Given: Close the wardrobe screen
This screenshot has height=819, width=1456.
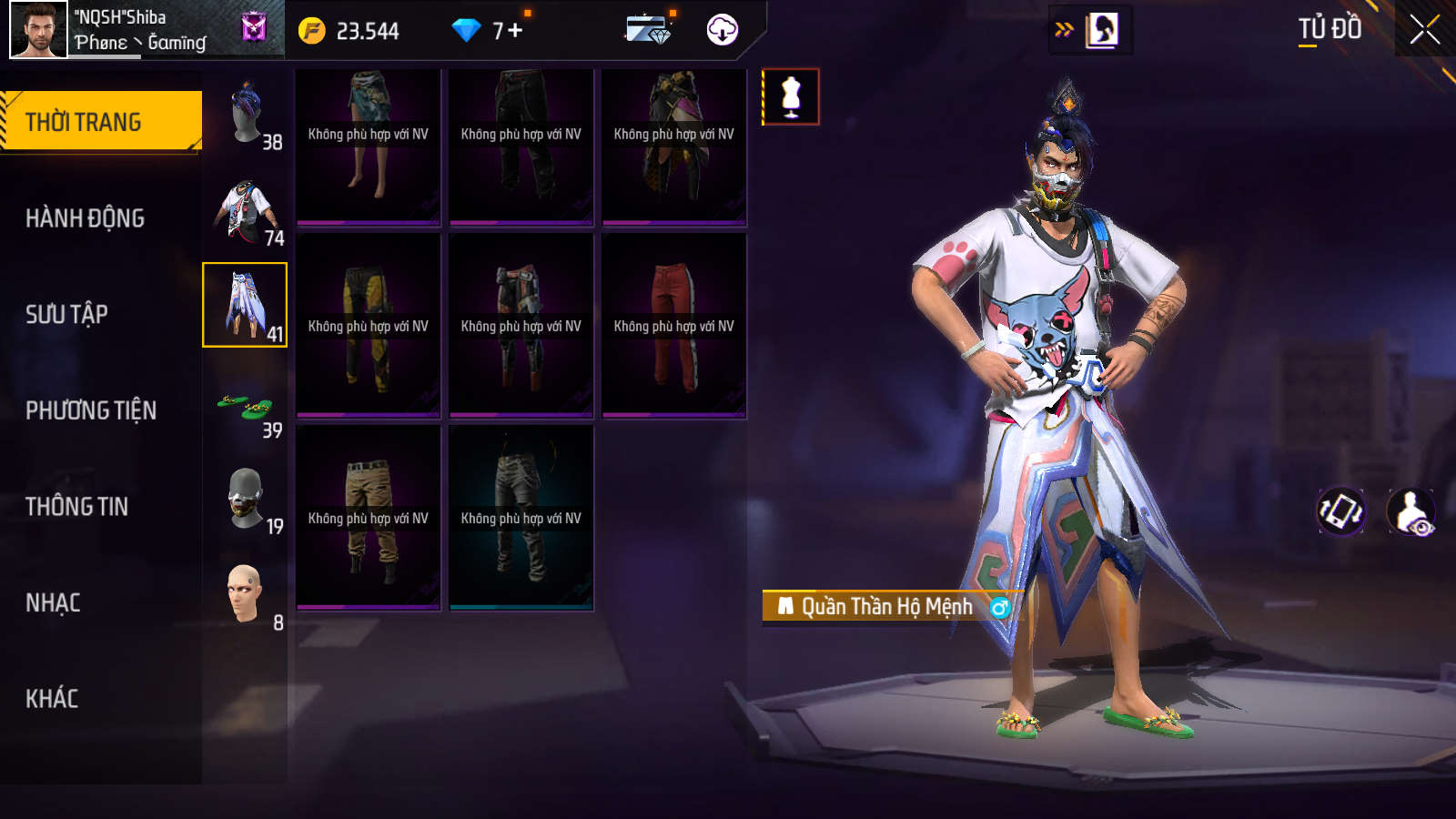Looking at the screenshot, I should 1424,30.
